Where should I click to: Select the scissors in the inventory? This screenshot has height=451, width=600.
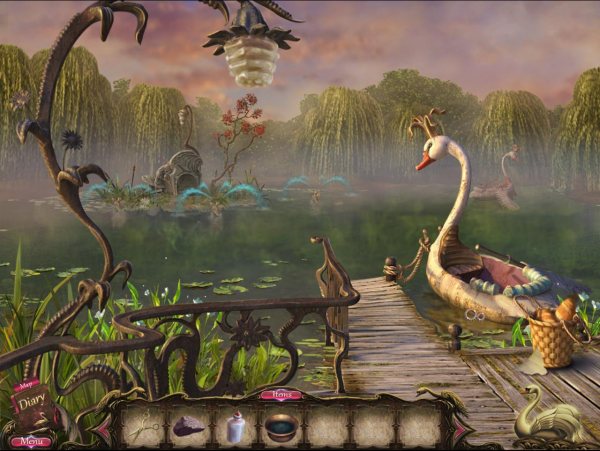point(141,427)
